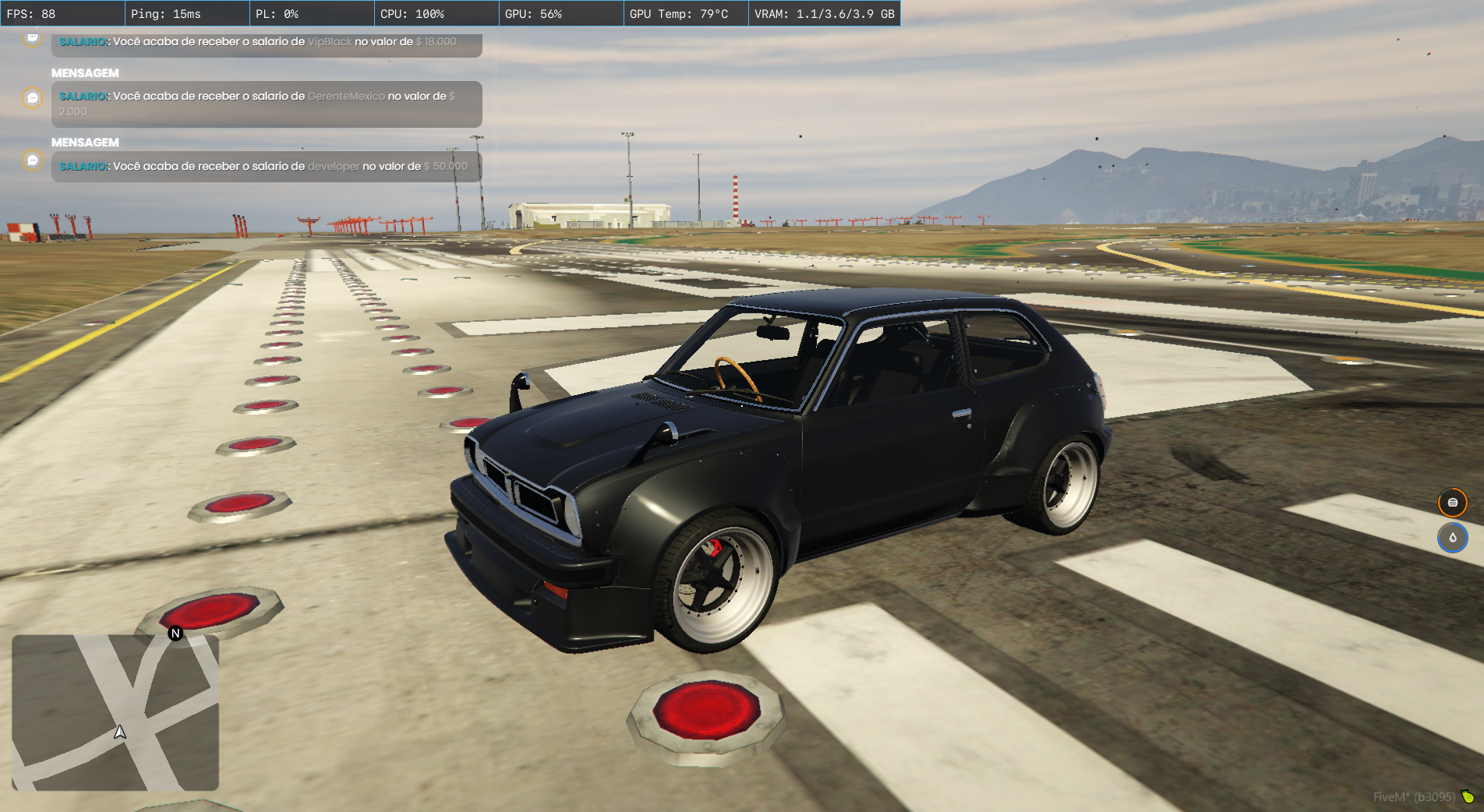Screen dimensions: 1484x812
Task: Open the GerenteMexico salary message
Action: [267, 104]
